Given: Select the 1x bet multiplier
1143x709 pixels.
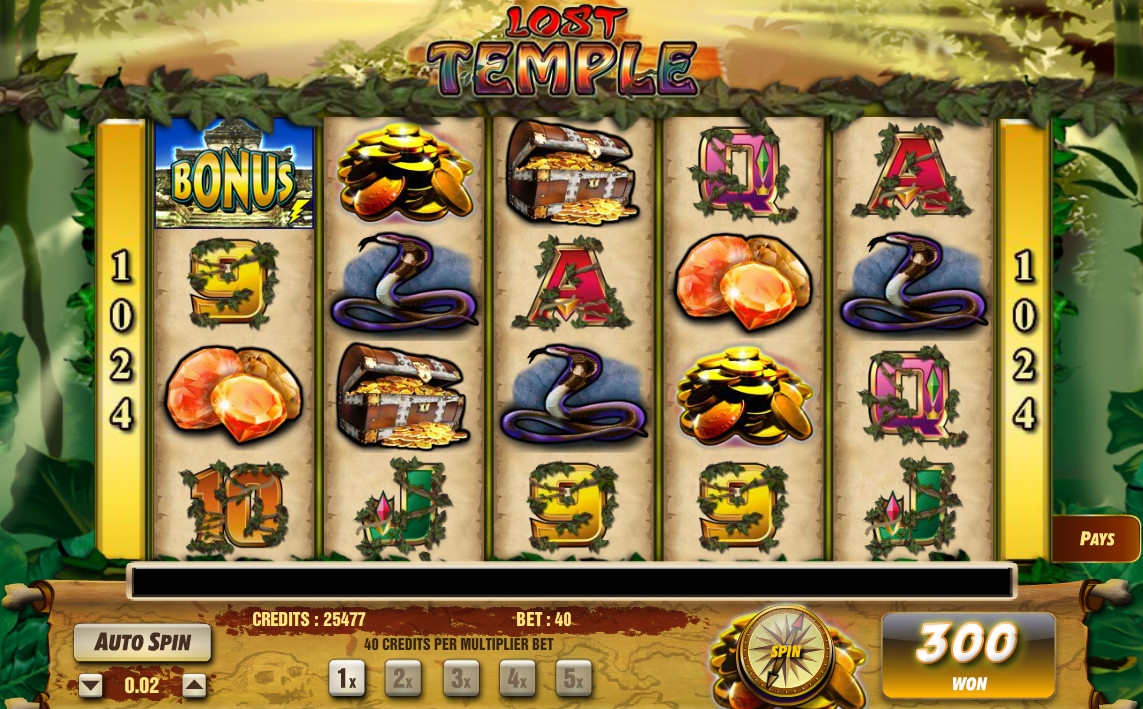Looking at the screenshot, I should click(346, 679).
